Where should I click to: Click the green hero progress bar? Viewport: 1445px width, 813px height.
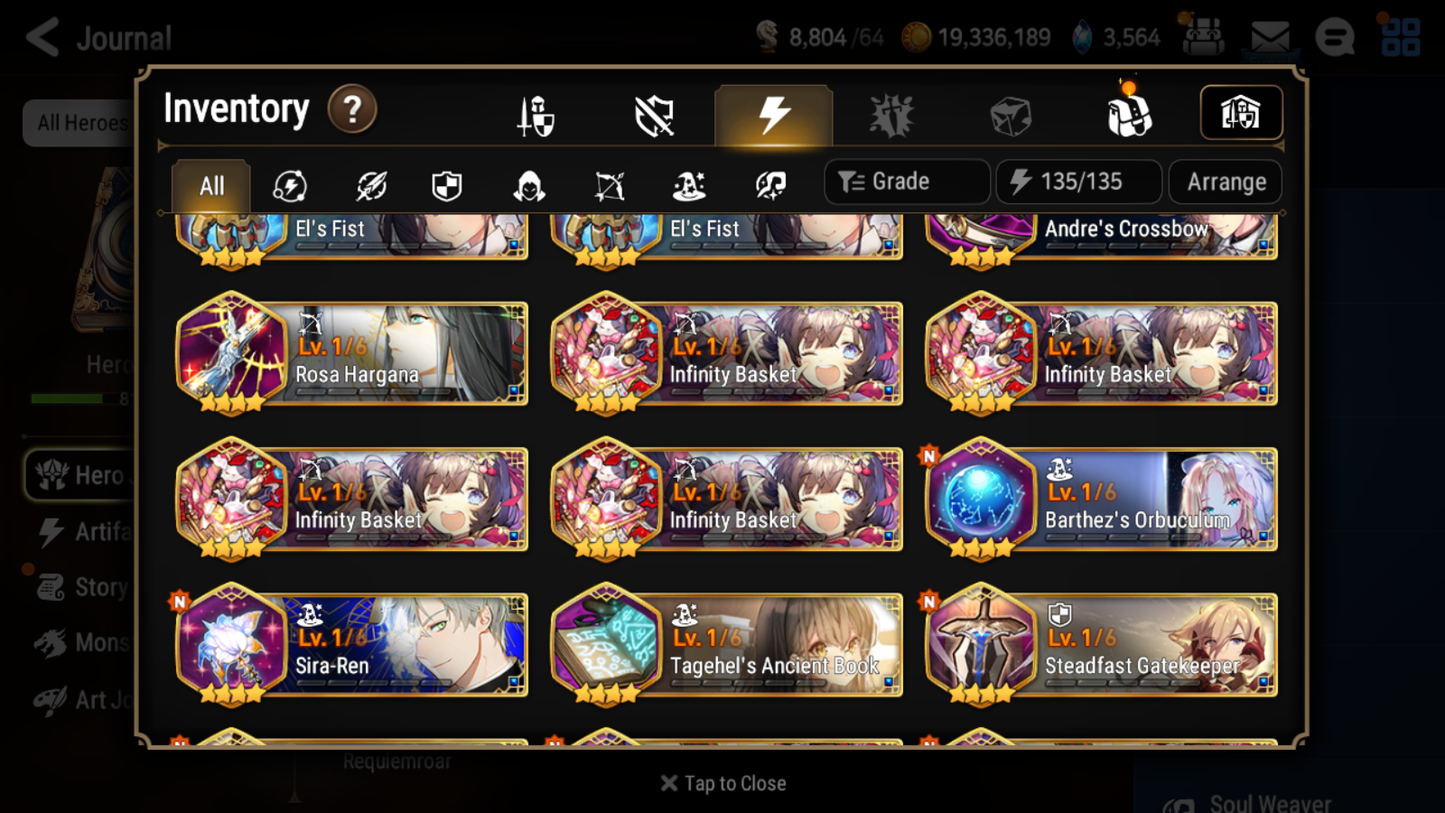tap(68, 397)
